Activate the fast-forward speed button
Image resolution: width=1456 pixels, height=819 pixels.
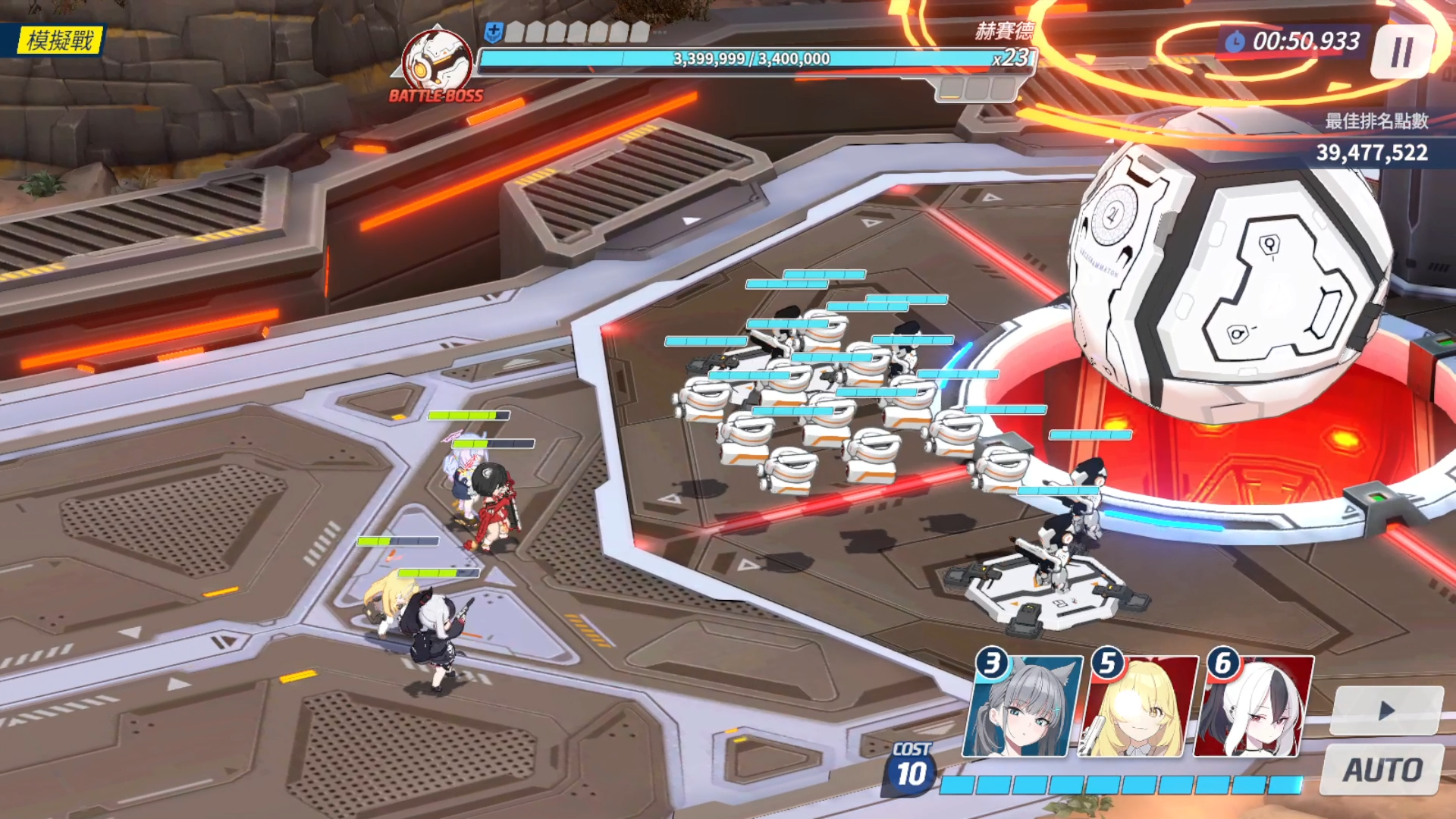click(1386, 711)
